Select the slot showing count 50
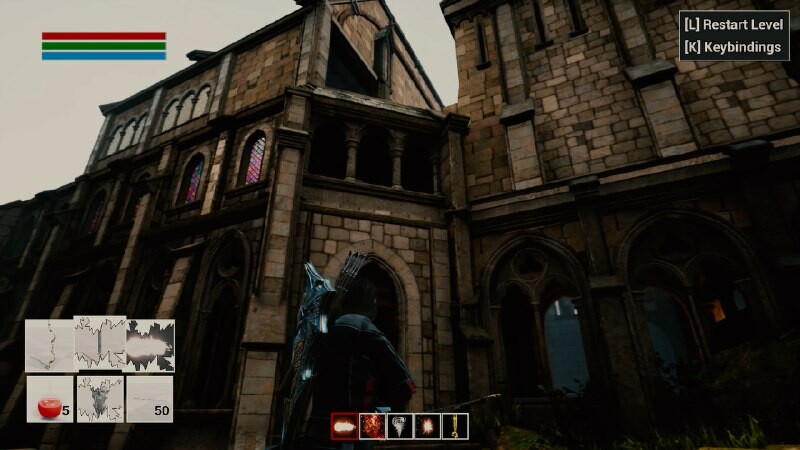 coord(150,398)
